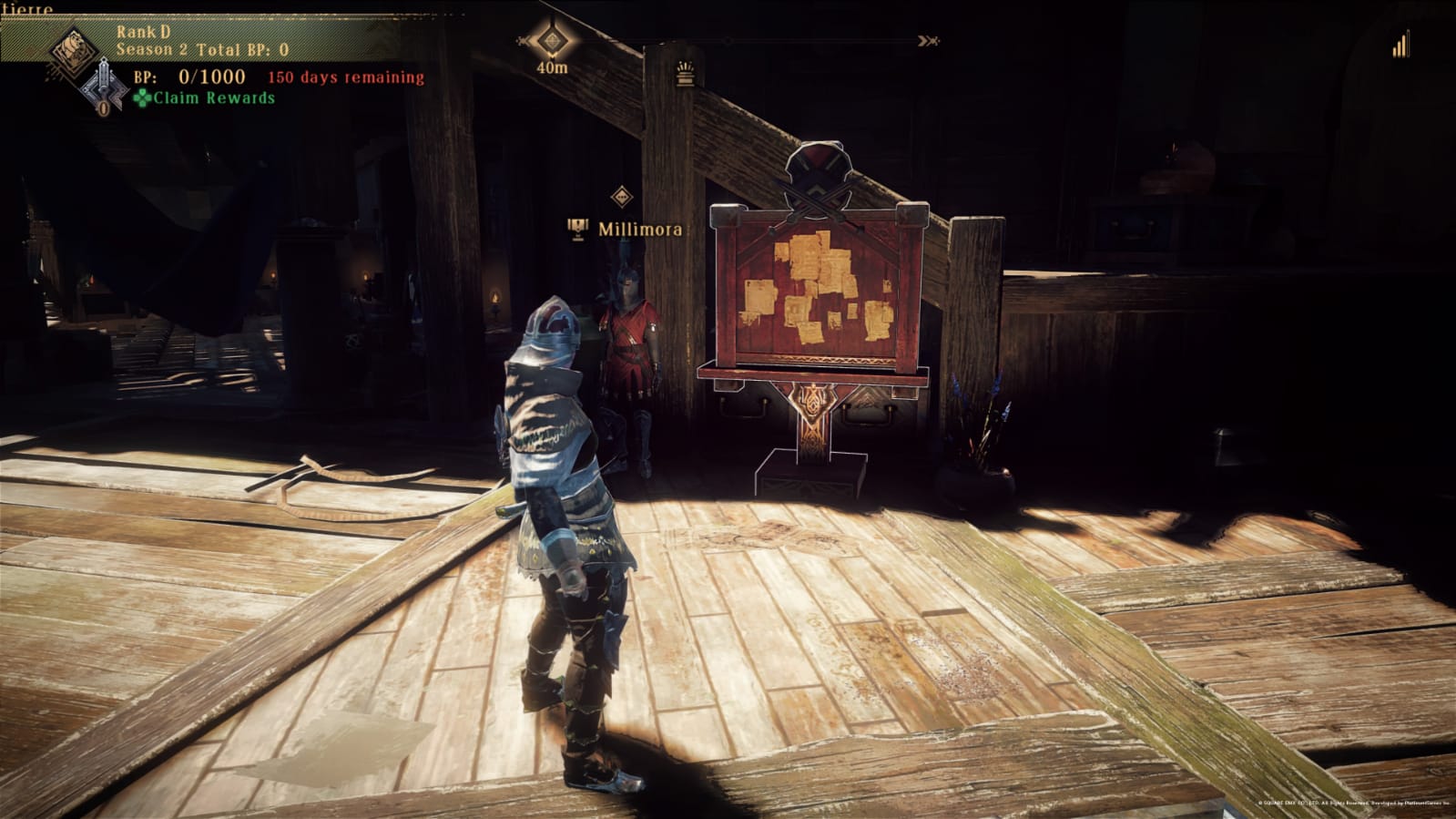Claim Rewards from the battle pass
Image resolution: width=1456 pixels, height=819 pixels.
(x=205, y=98)
